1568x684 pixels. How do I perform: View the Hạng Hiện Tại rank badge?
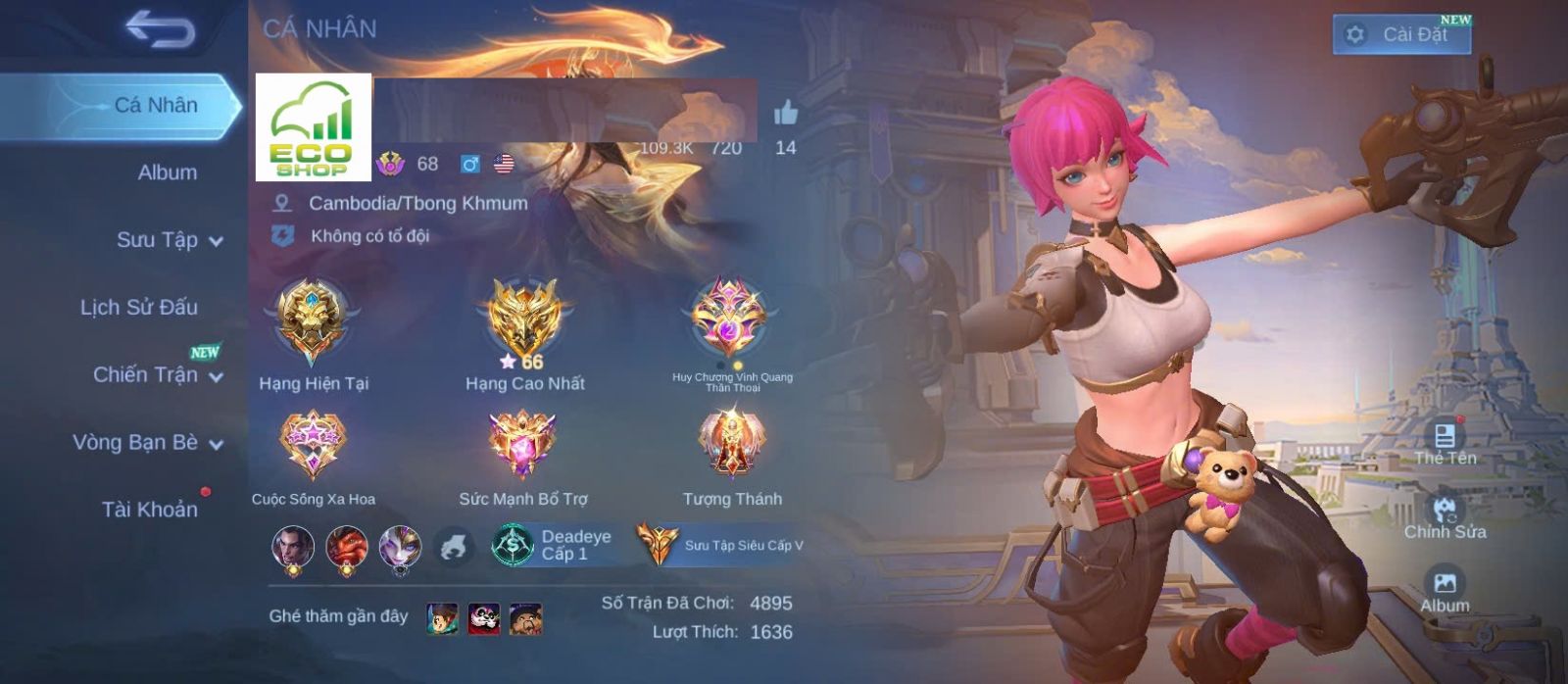coord(313,321)
